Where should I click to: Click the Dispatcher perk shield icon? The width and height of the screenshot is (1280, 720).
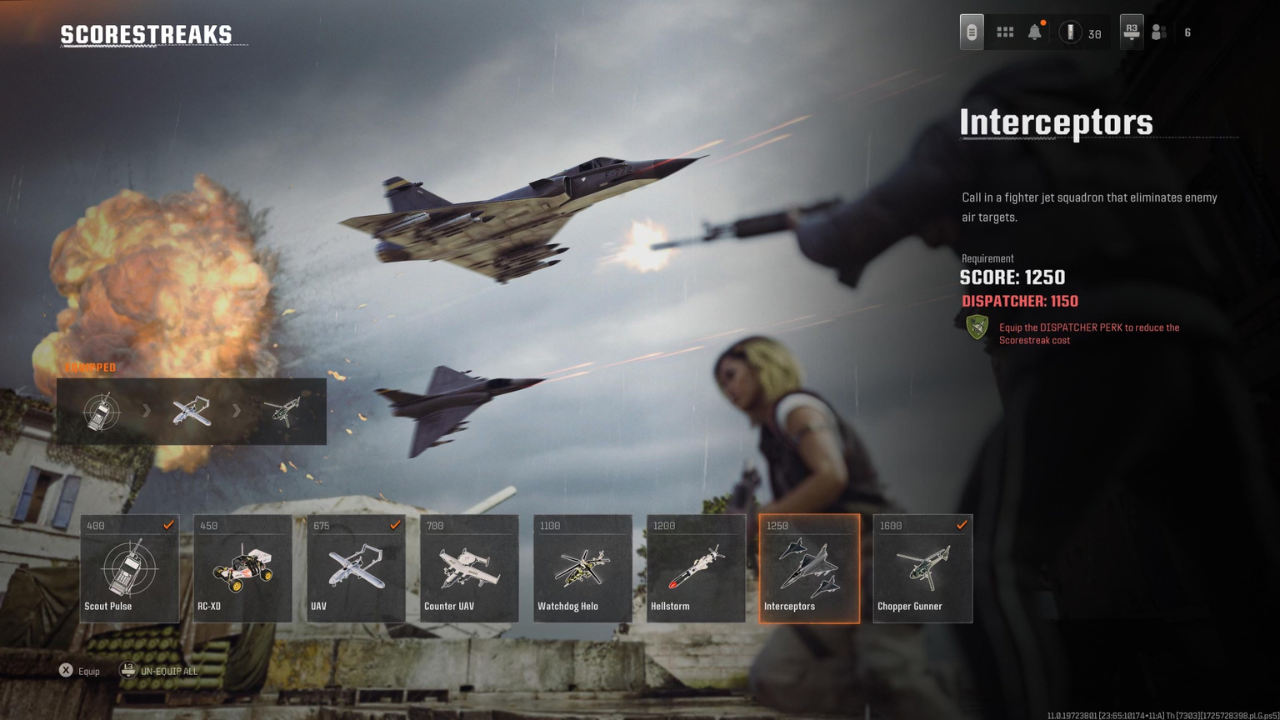pyautogui.click(x=976, y=329)
